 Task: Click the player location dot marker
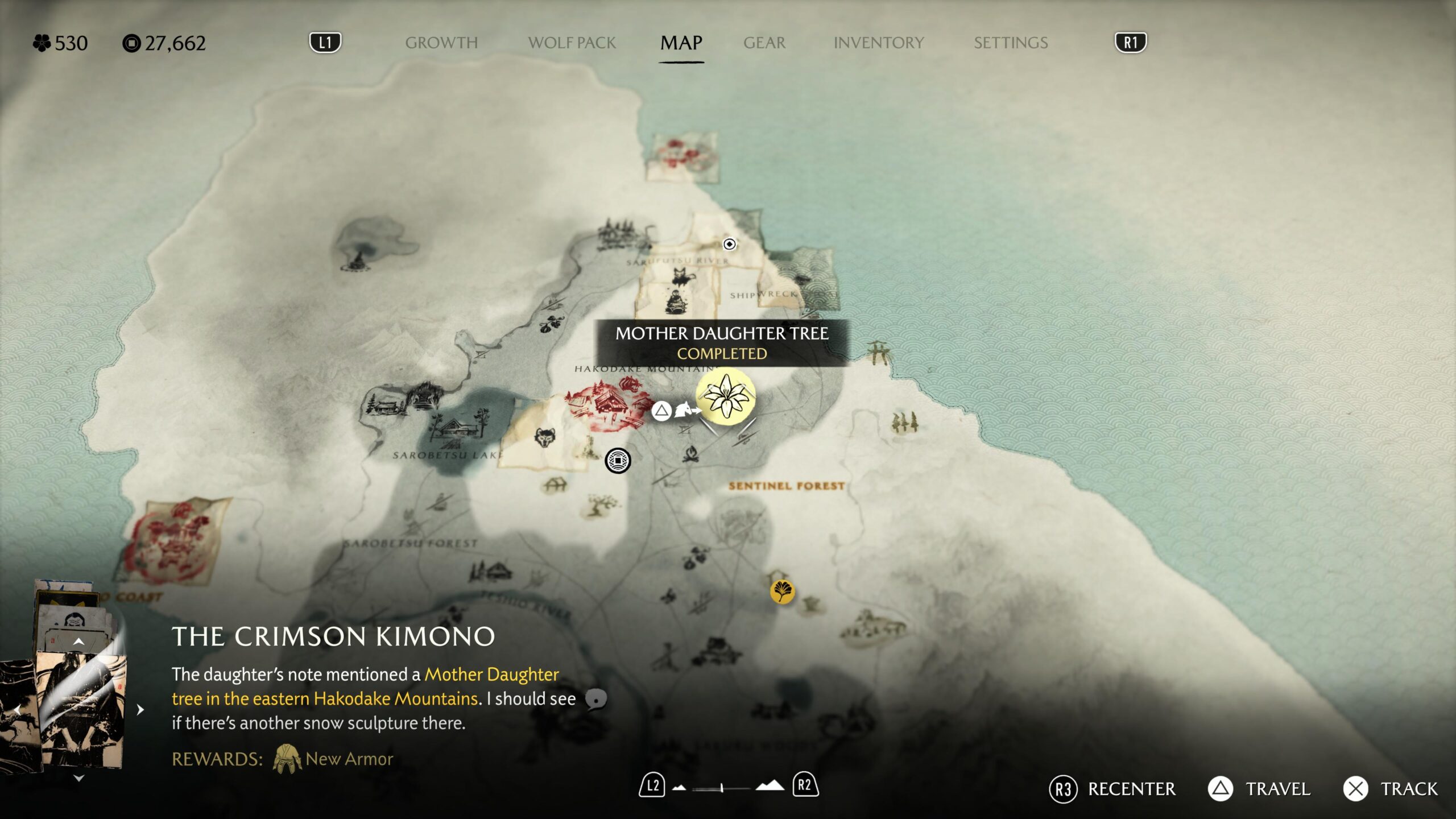(x=729, y=244)
